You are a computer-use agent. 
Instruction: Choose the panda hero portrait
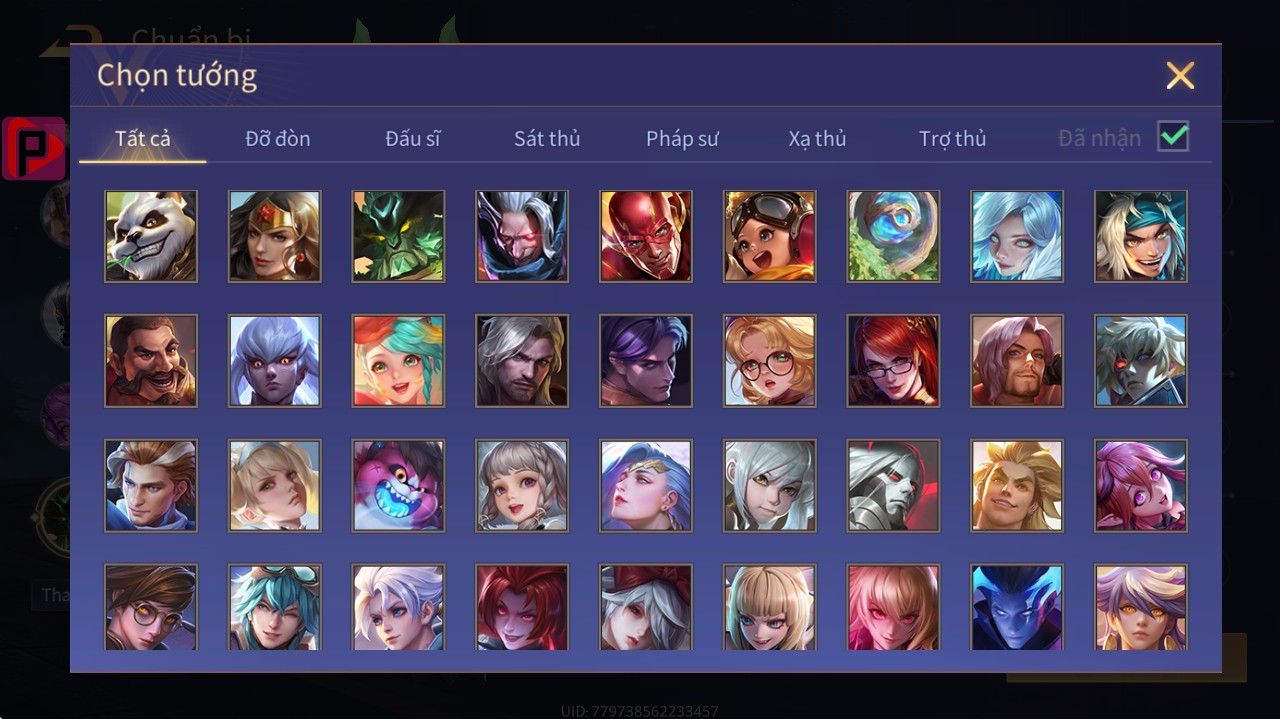point(151,236)
